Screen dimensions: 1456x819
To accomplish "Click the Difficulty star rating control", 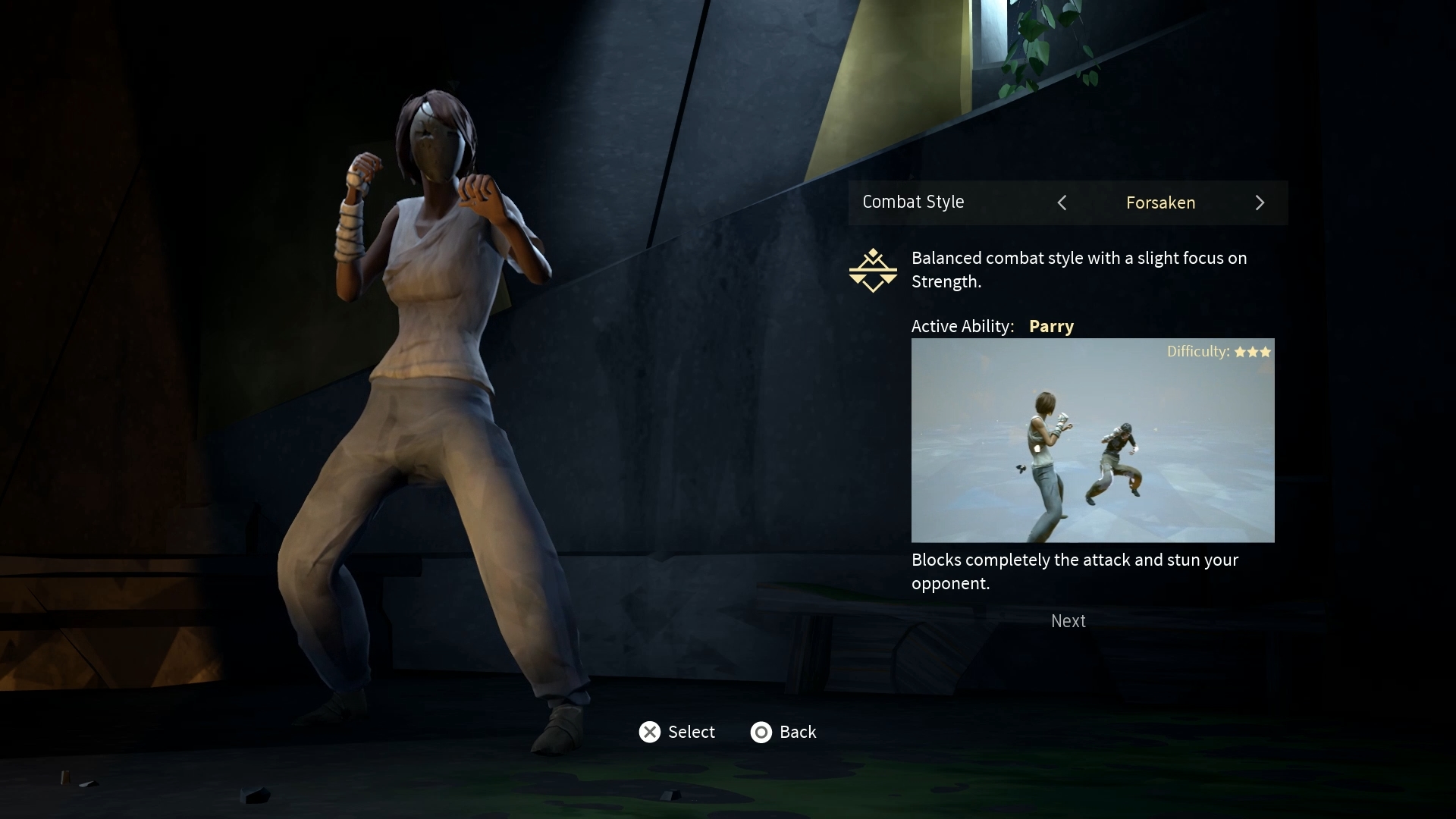I will click(1254, 352).
